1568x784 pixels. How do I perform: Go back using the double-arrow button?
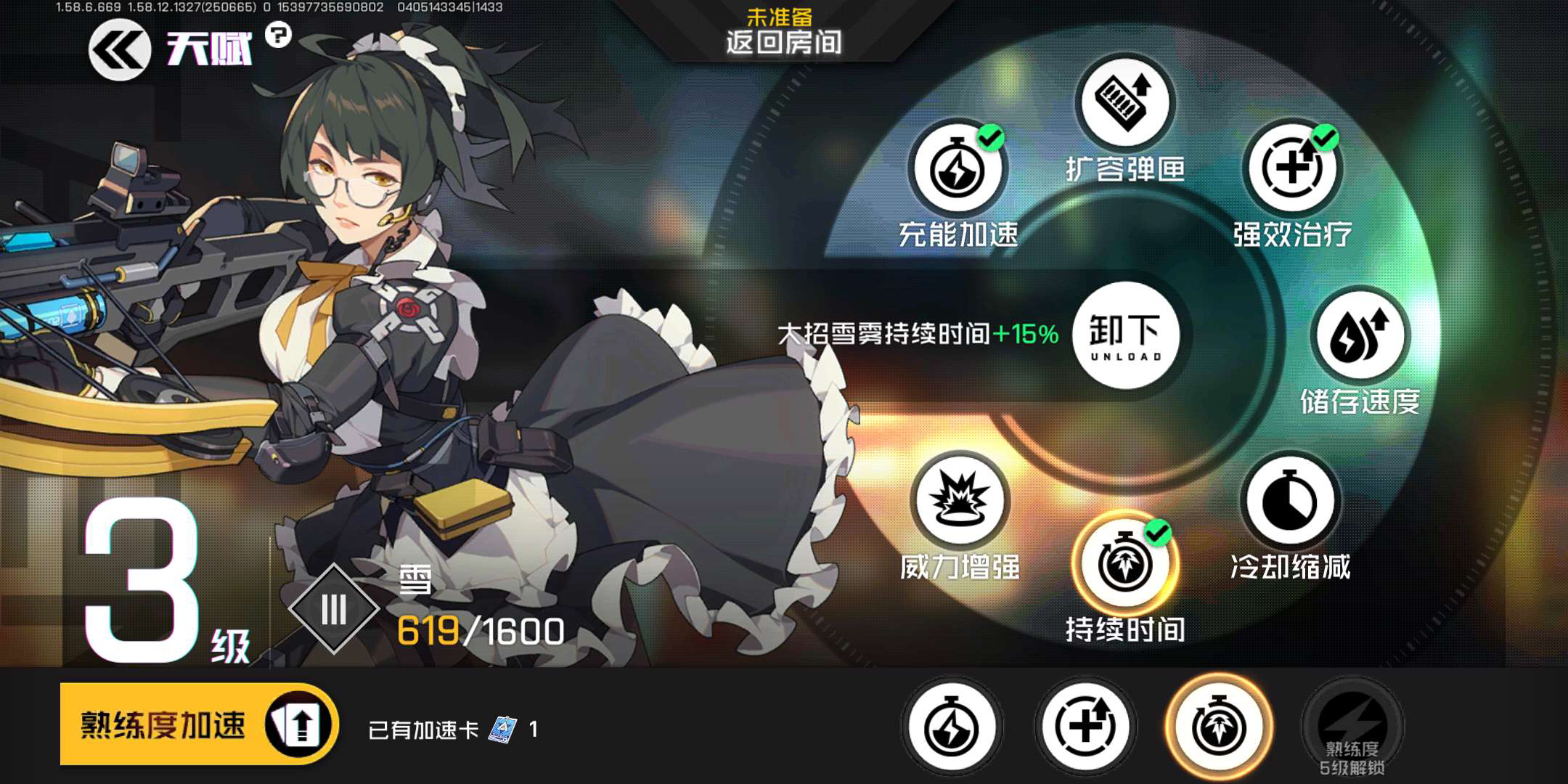(119, 49)
